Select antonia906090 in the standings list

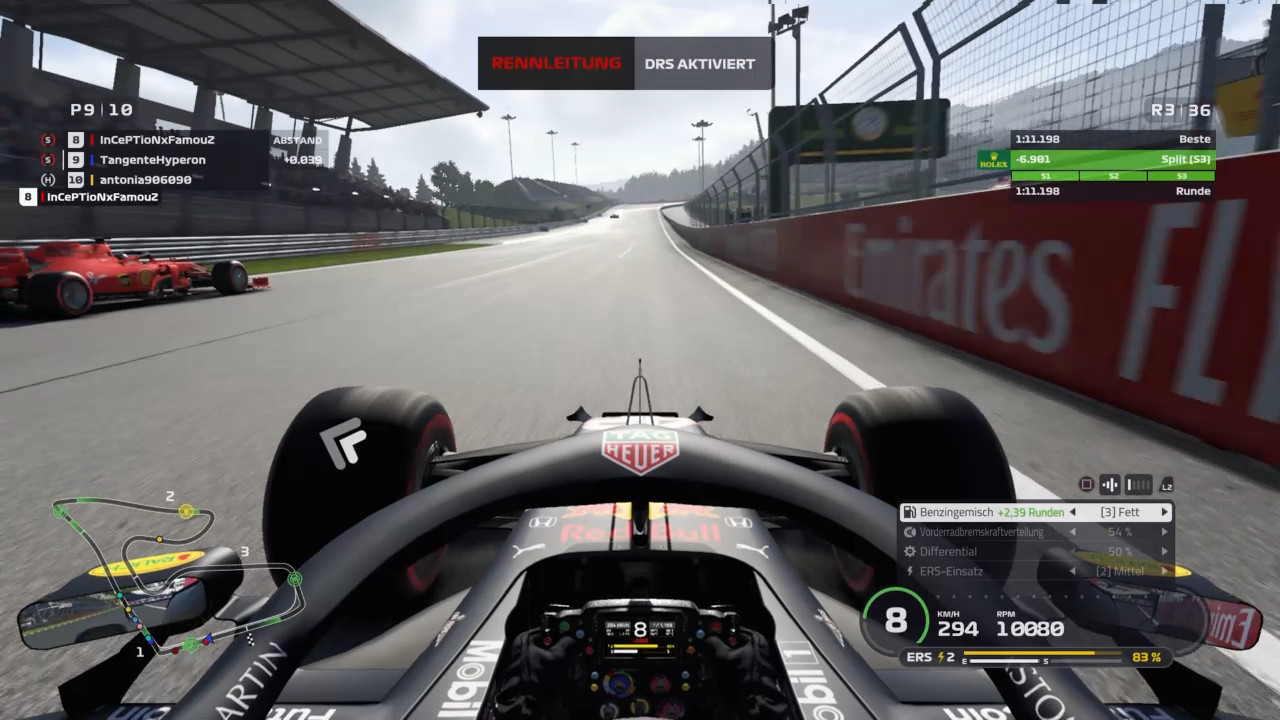145,180
